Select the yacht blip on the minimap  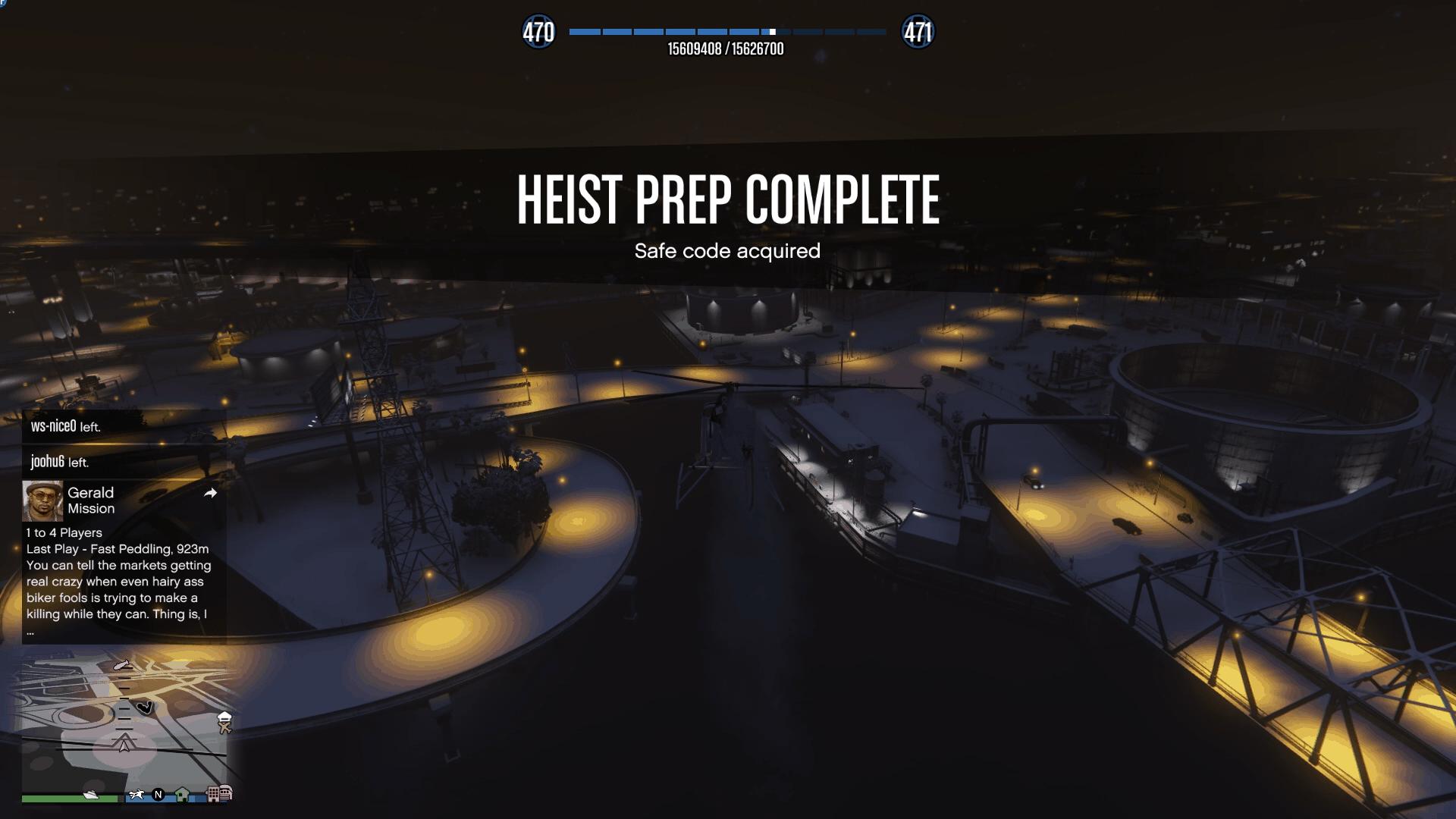pyautogui.click(x=91, y=795)
